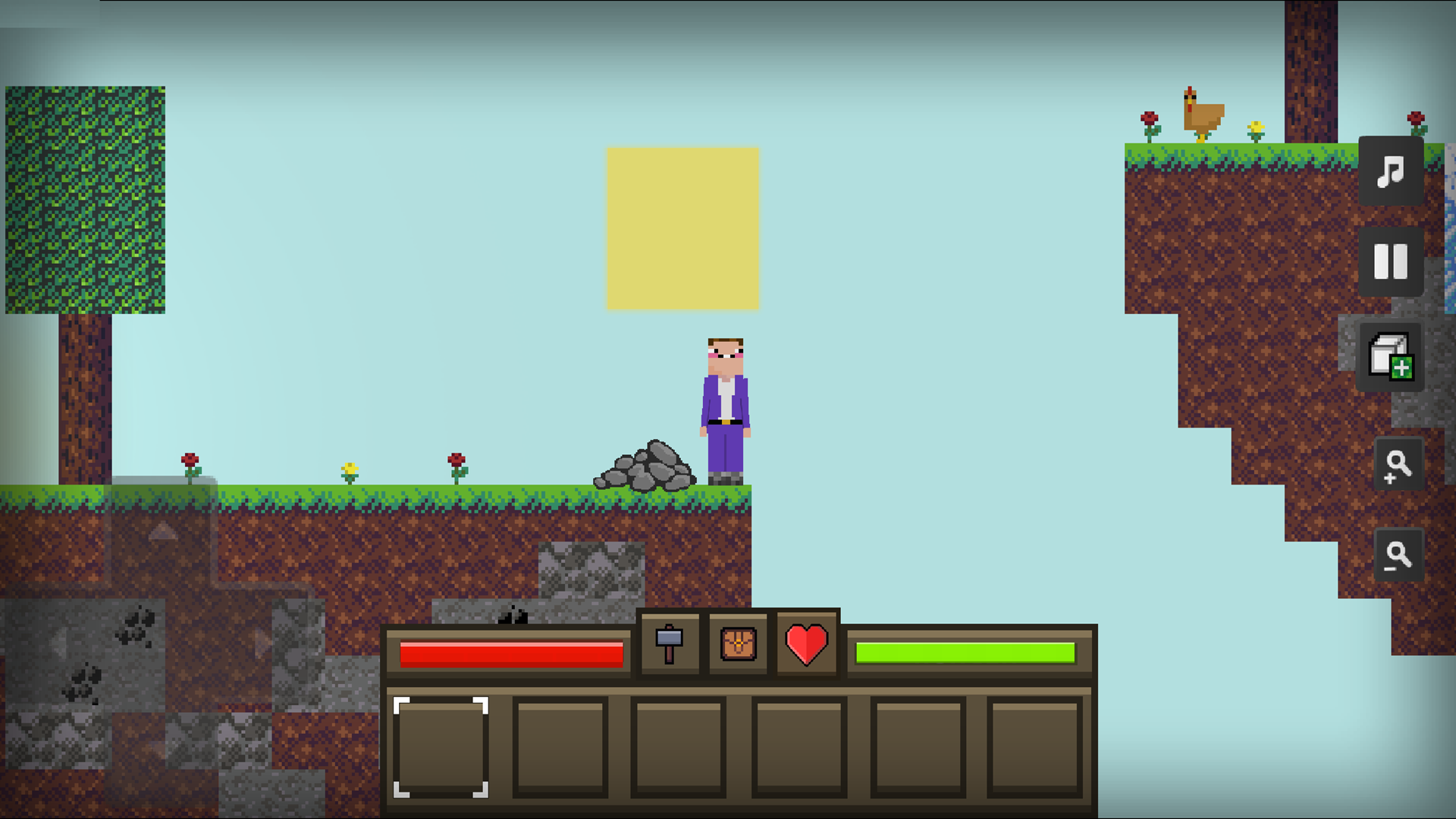Screen dimensions: 1456x819
Task: Select the hammer crafting tool
Action: (x=670, y=645)
